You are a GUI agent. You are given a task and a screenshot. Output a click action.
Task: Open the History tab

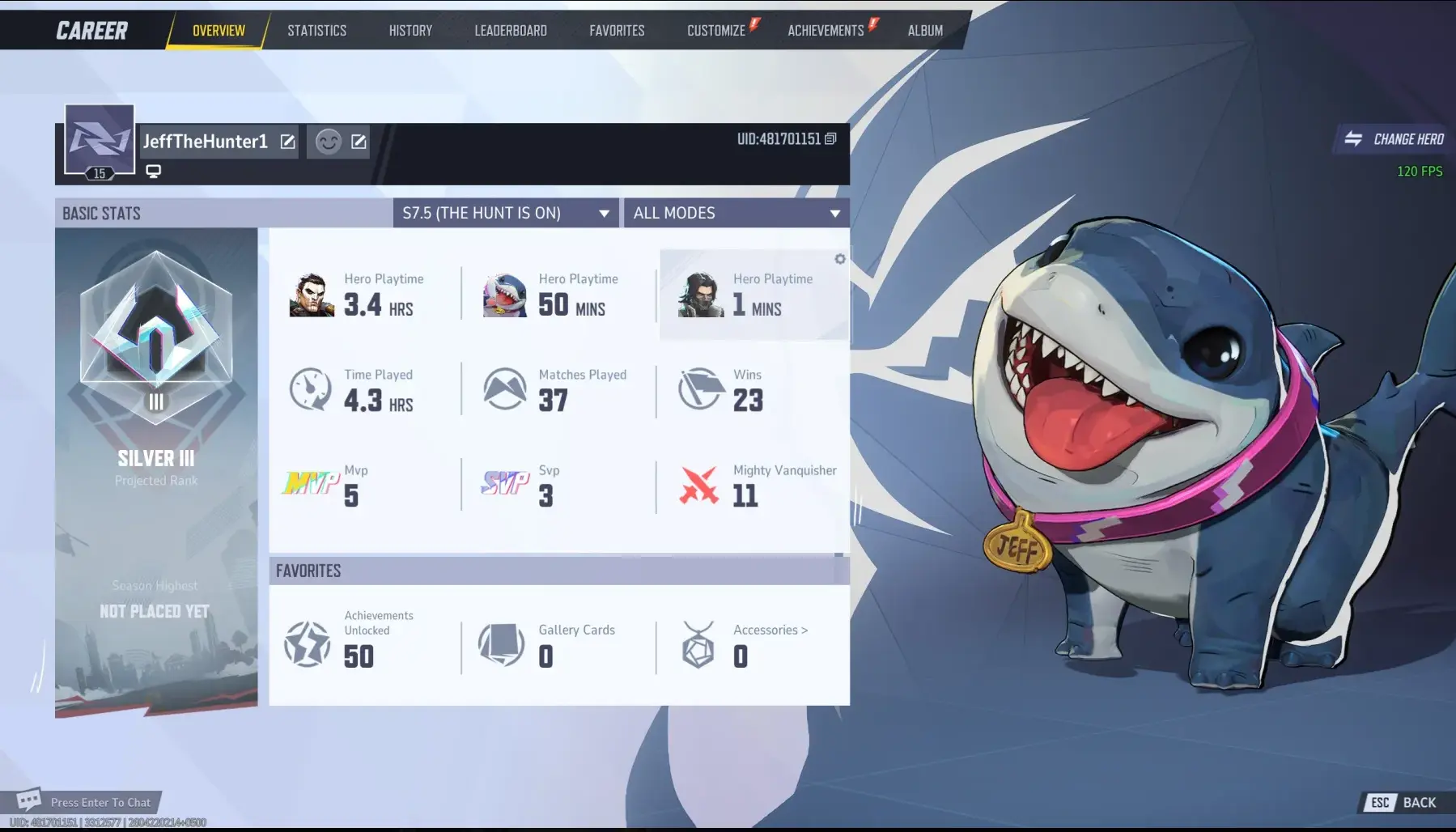pos(410,31)
